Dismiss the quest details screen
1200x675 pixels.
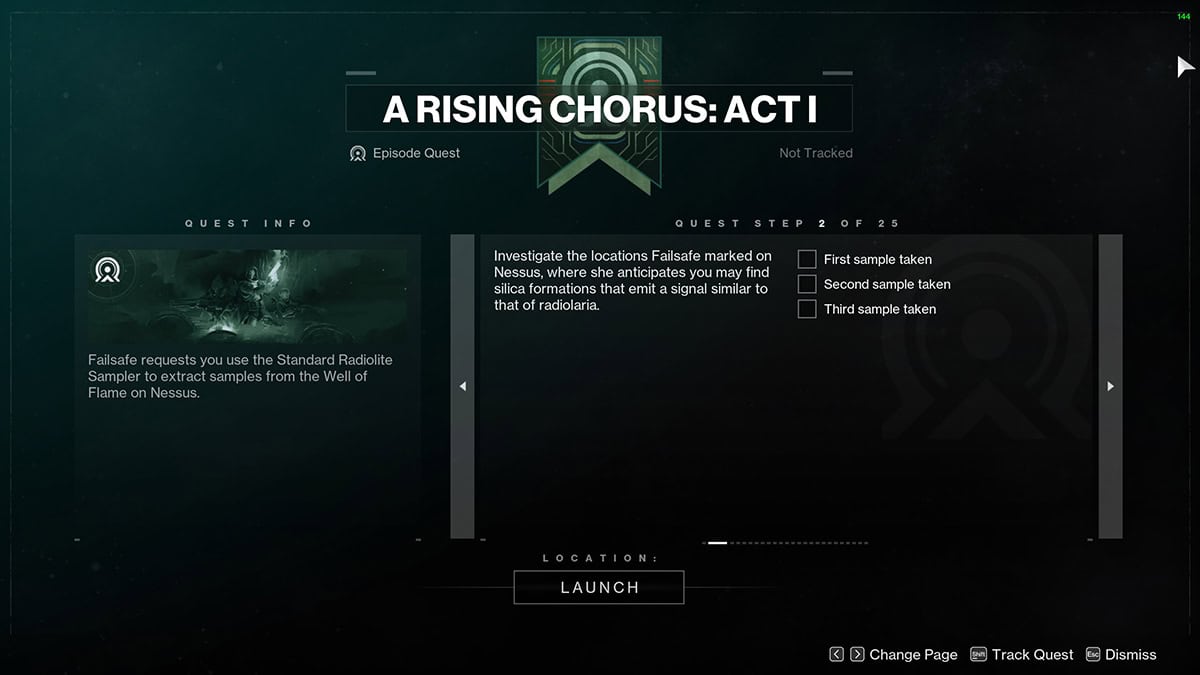pos(1120,654)
